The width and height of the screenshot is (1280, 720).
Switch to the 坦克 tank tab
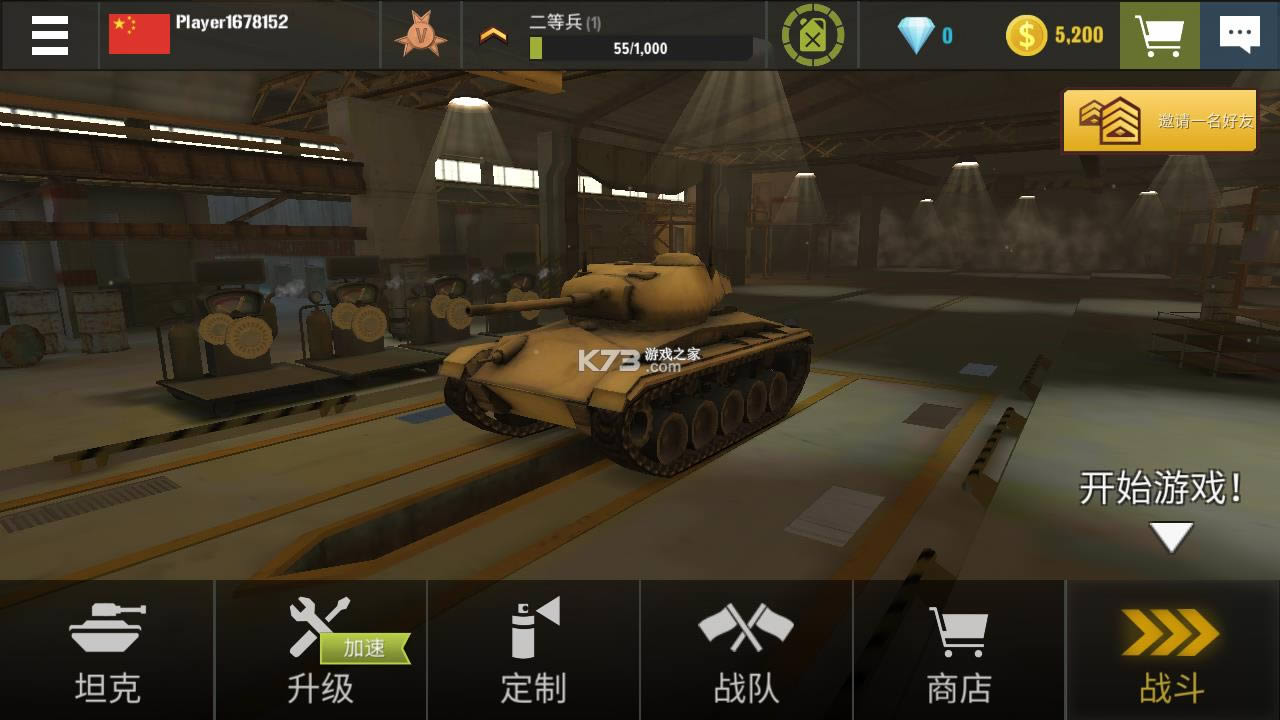[x=106, y=650]
